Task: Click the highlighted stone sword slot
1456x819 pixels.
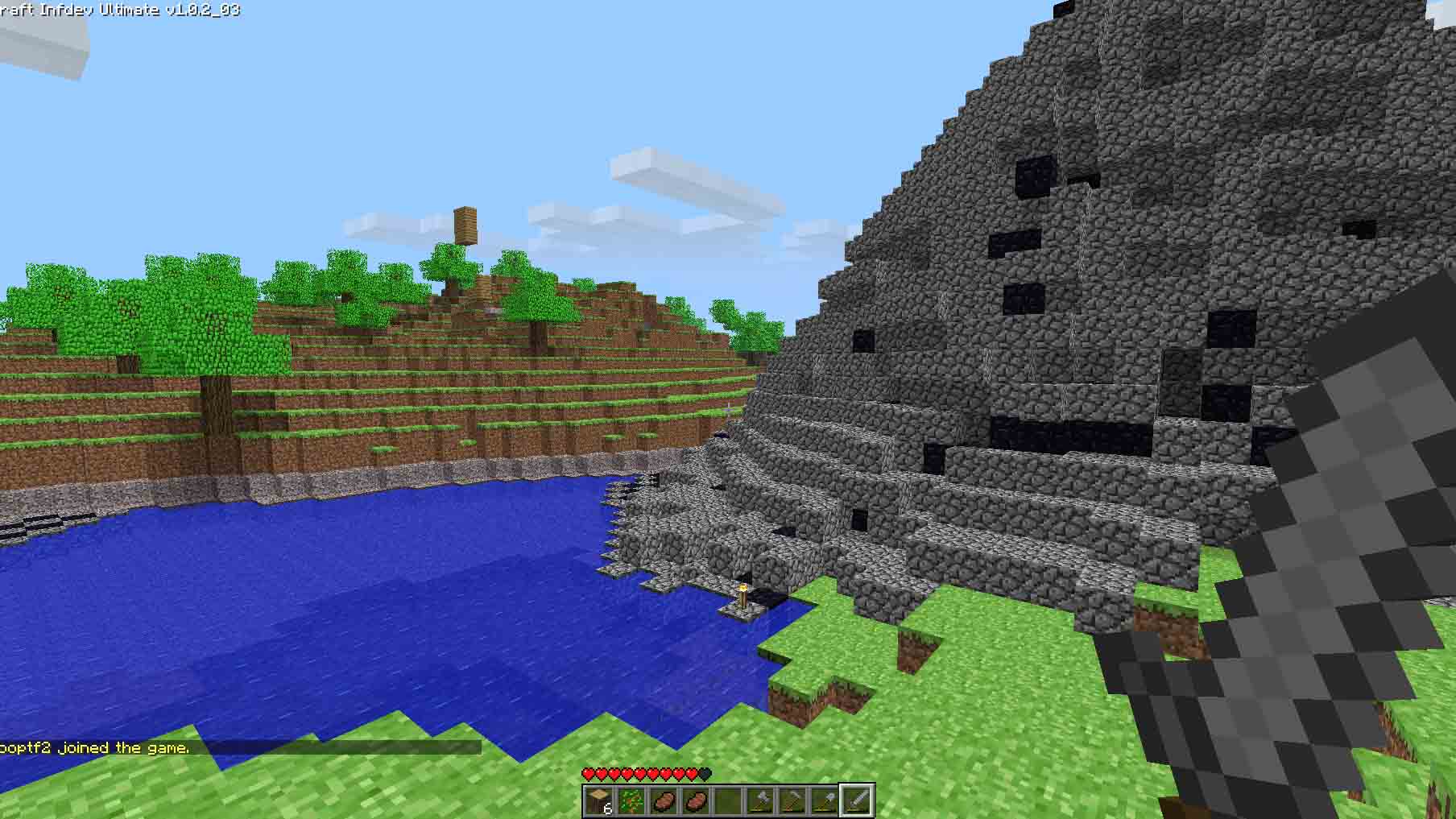Action: 856,801
